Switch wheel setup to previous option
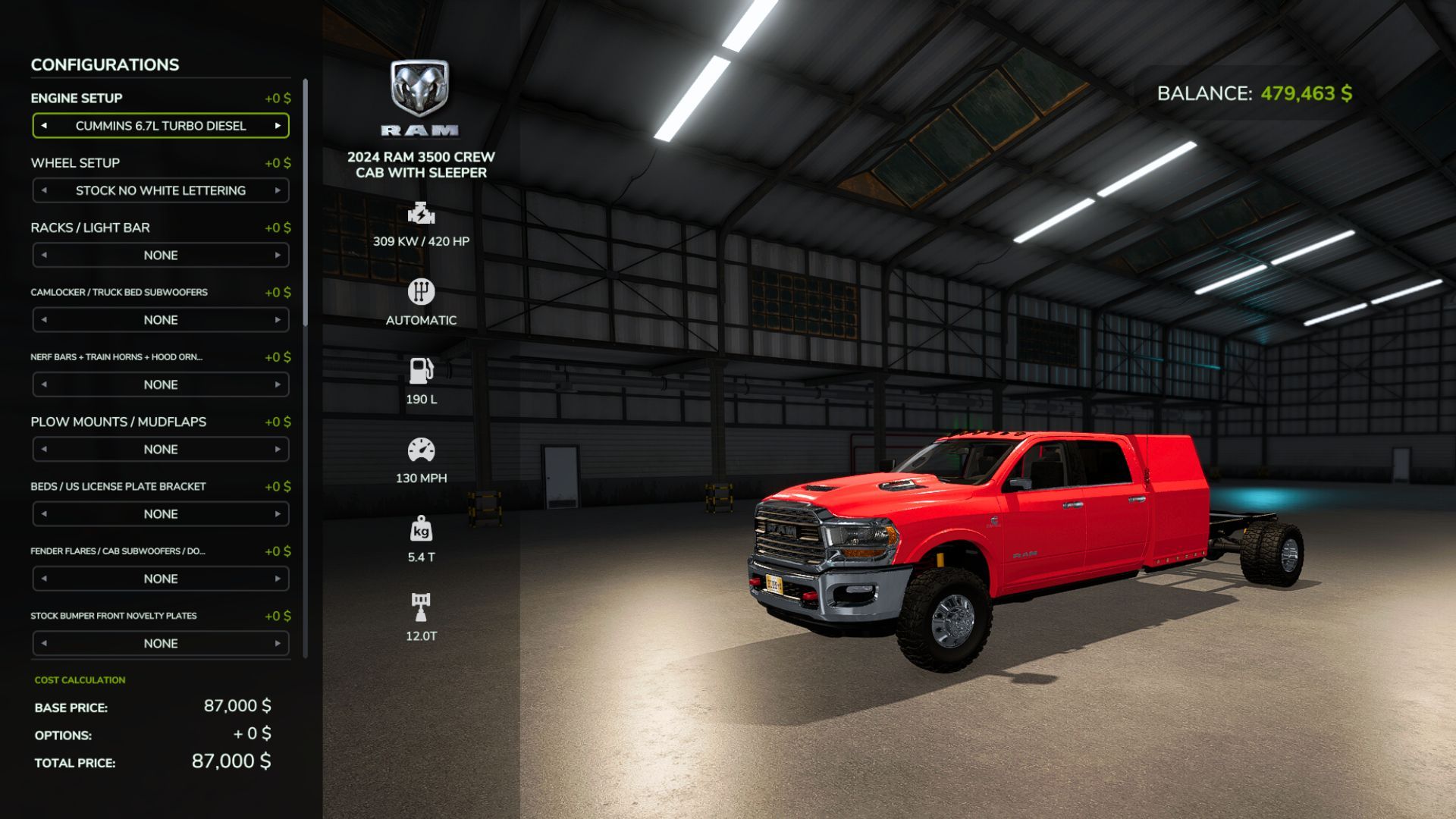 tap(43, 190)
